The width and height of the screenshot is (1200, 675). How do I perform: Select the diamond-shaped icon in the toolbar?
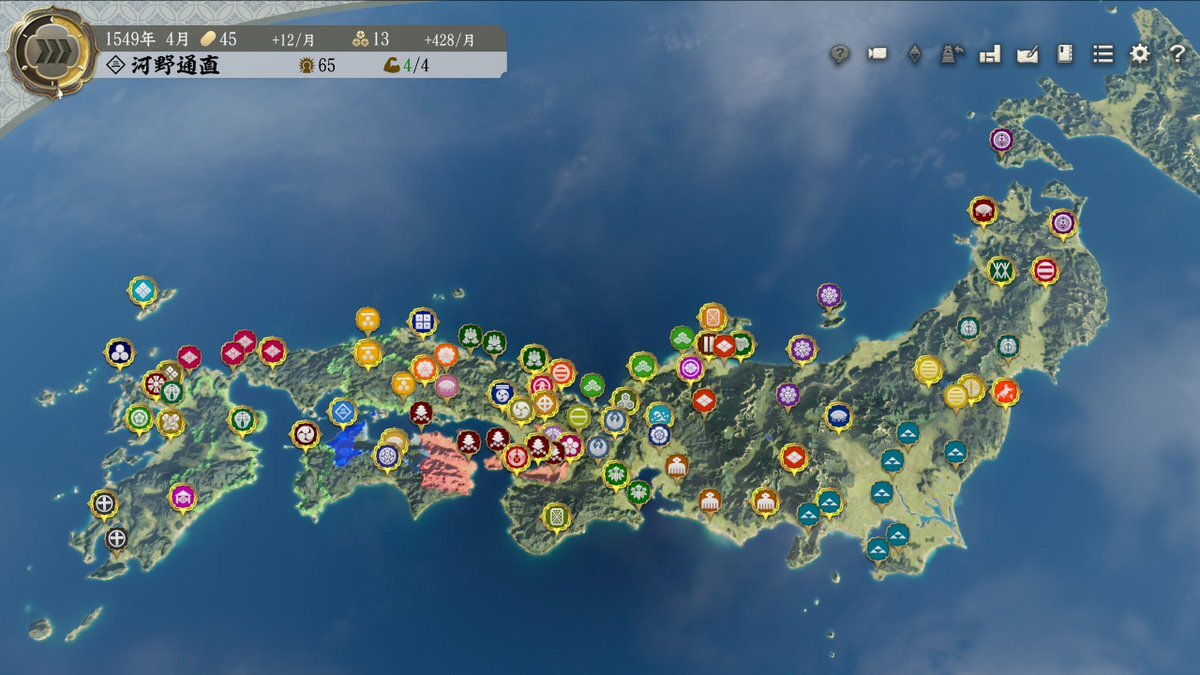[914, 54]
